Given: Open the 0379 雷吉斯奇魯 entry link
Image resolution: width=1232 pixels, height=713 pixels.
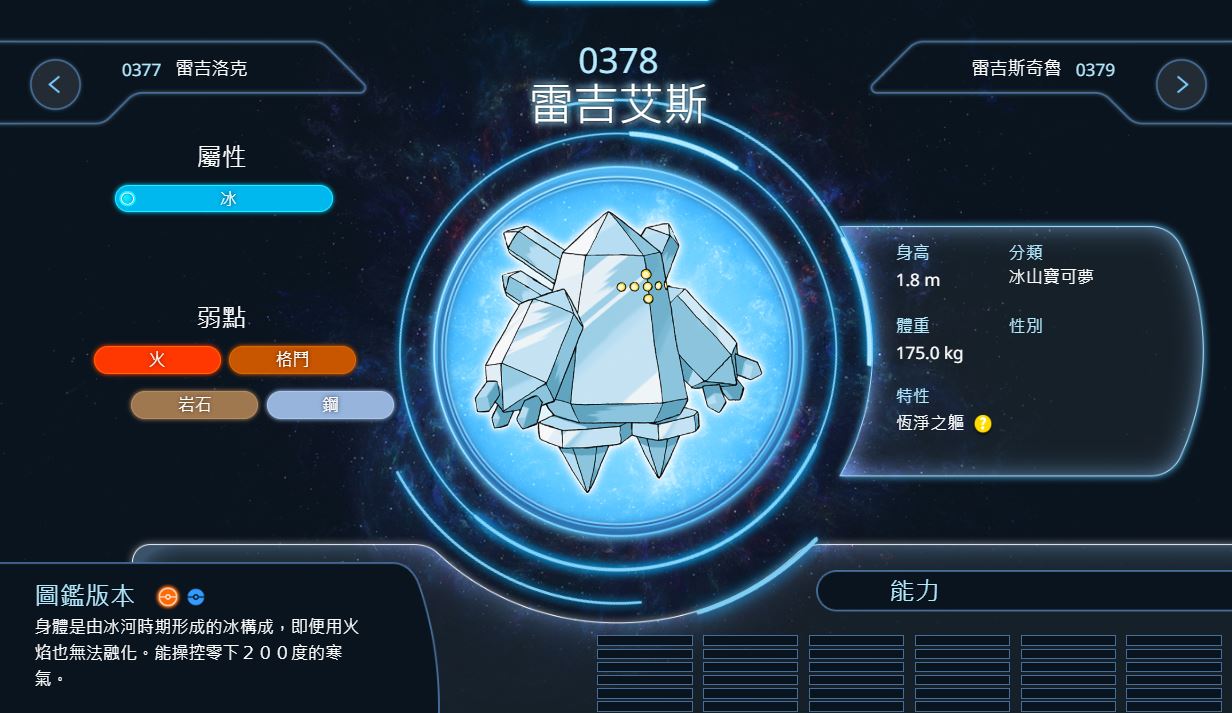Looking at the screenshot, I should 1042,69.
